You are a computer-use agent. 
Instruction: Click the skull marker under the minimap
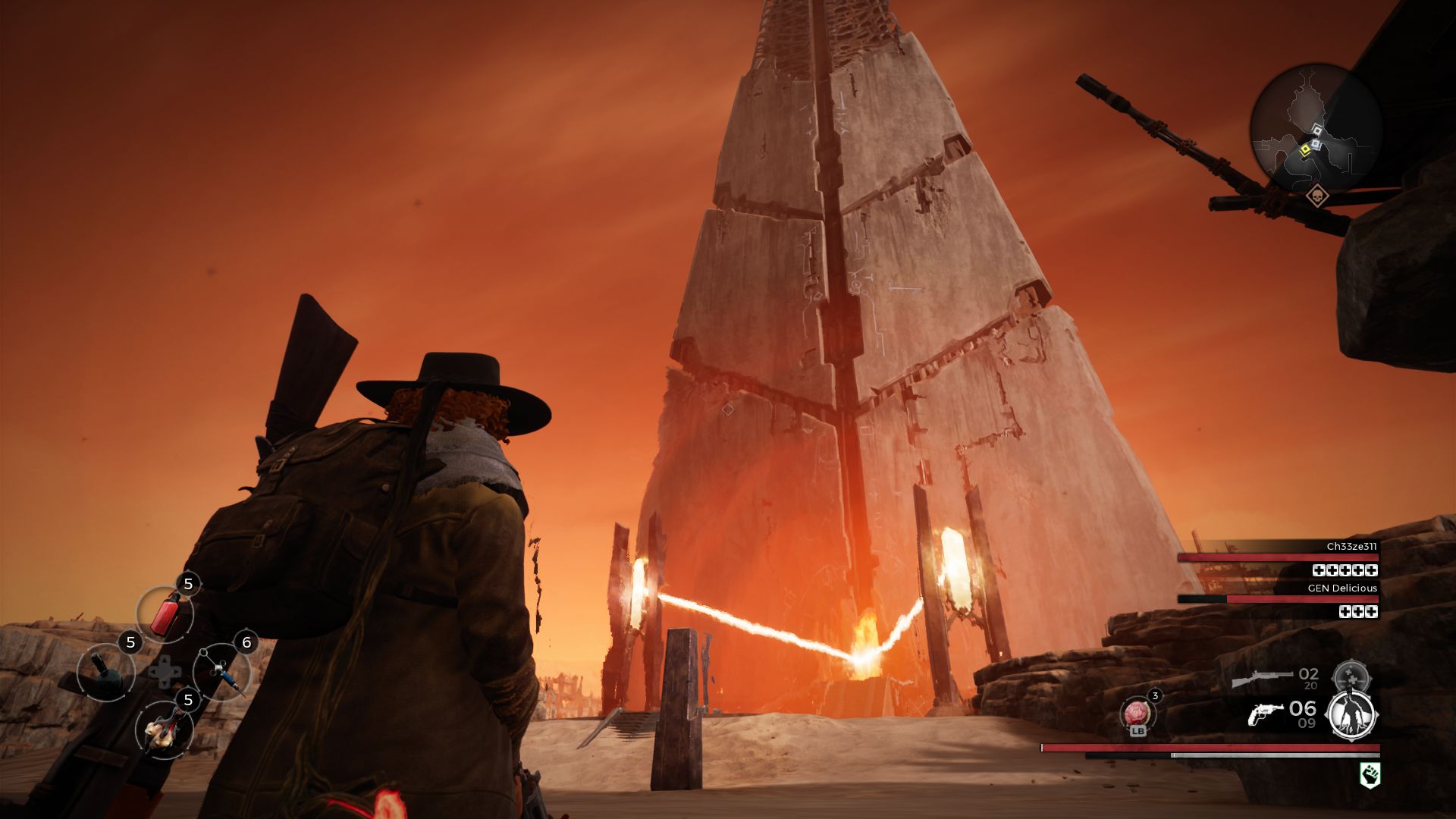coord(1318,196)
